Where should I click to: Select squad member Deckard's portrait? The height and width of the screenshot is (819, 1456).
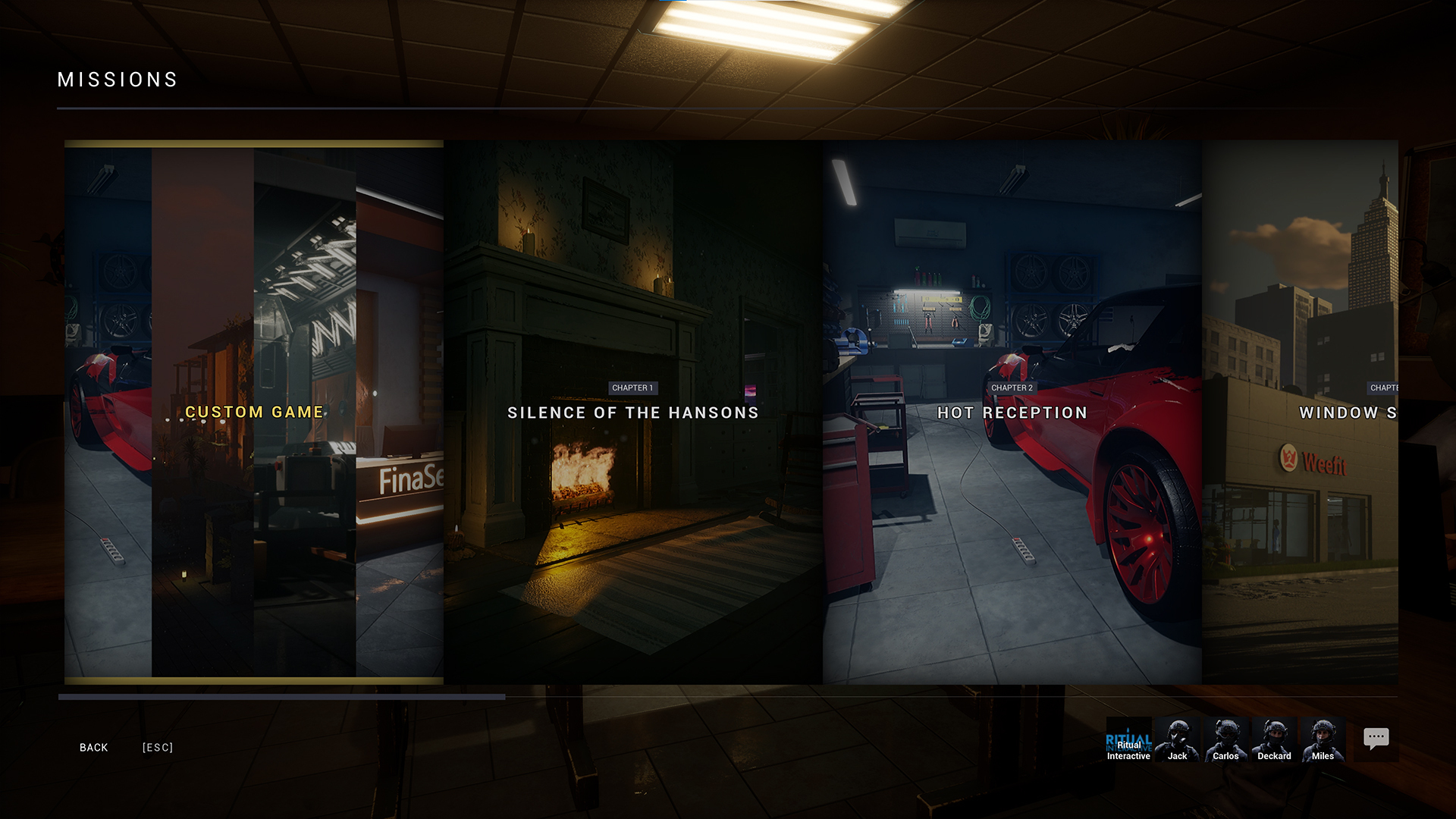coord(1274,739)
